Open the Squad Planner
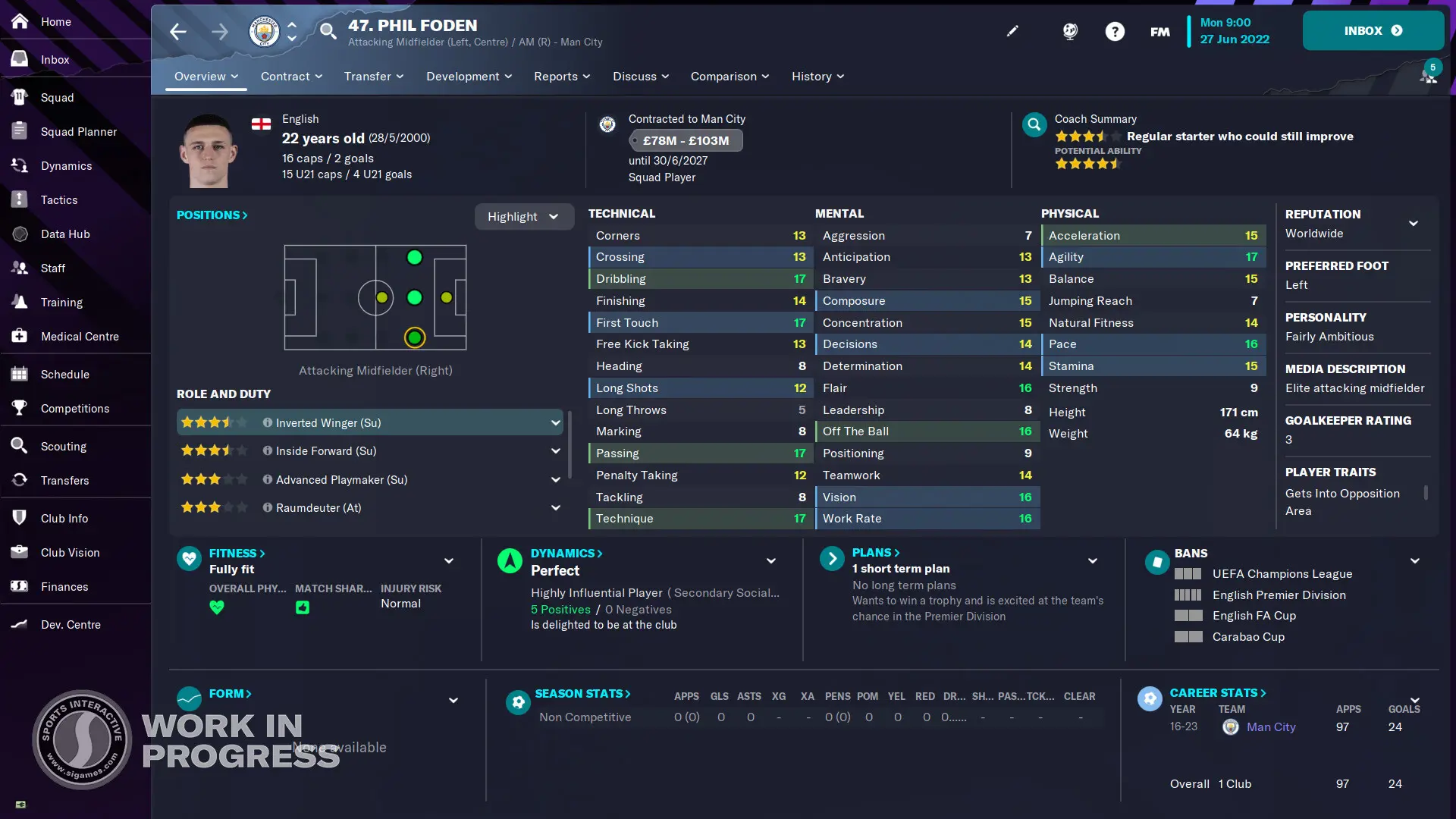 (x=79, y=131)
